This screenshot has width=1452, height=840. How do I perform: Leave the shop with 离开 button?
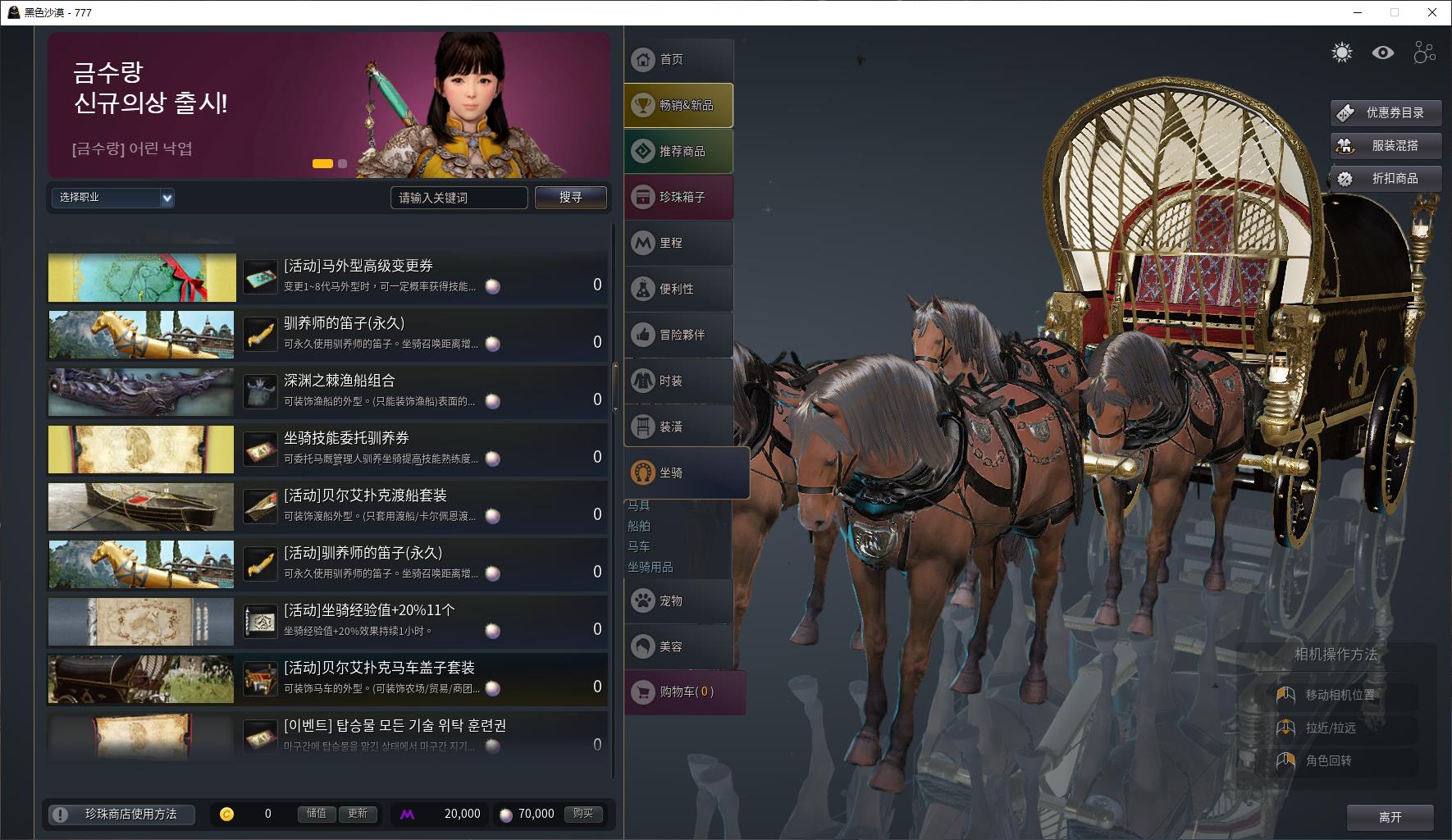[x=1390, y=817]
